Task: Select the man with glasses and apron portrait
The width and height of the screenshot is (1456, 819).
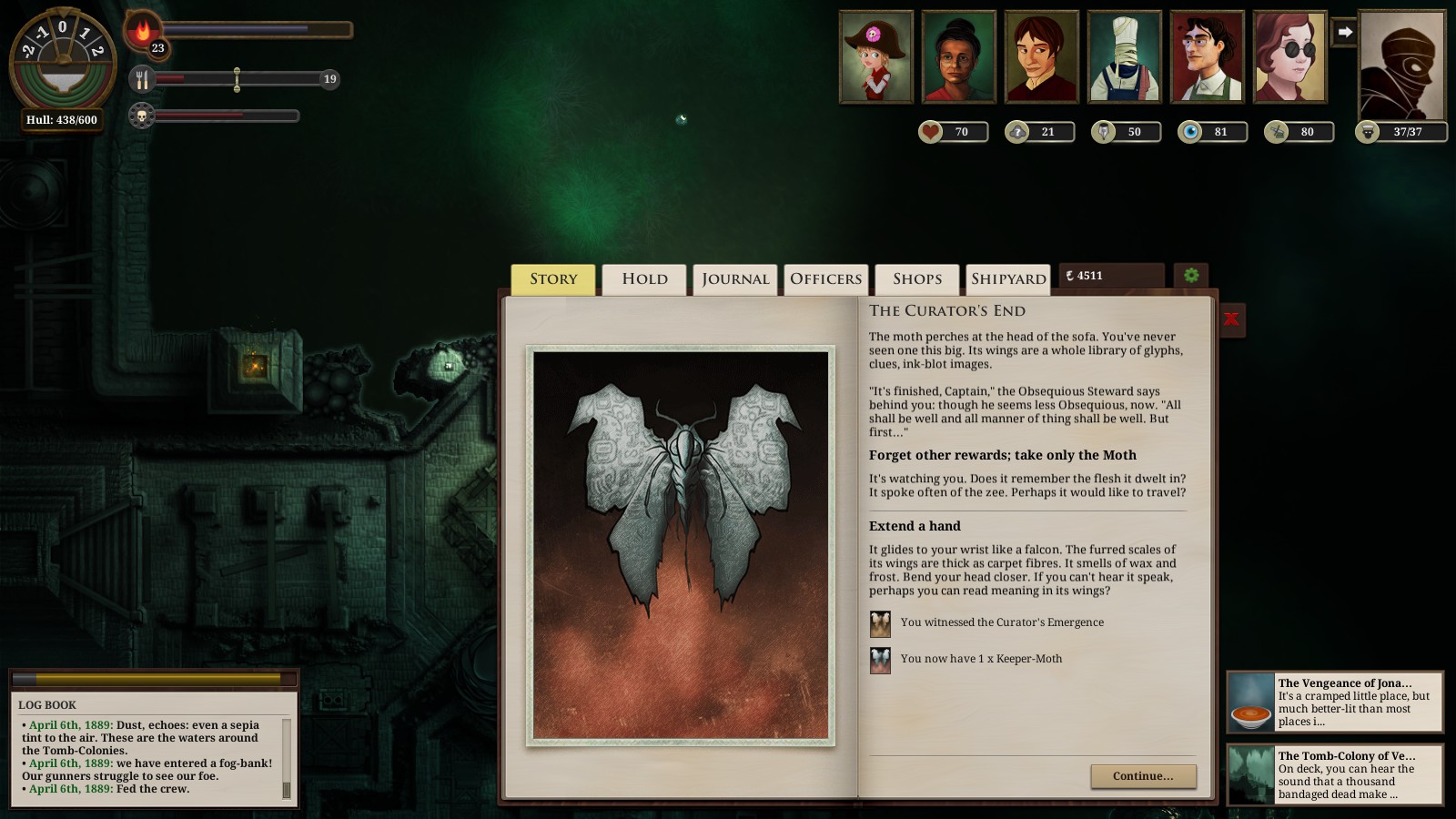Action: (1207, 56)
